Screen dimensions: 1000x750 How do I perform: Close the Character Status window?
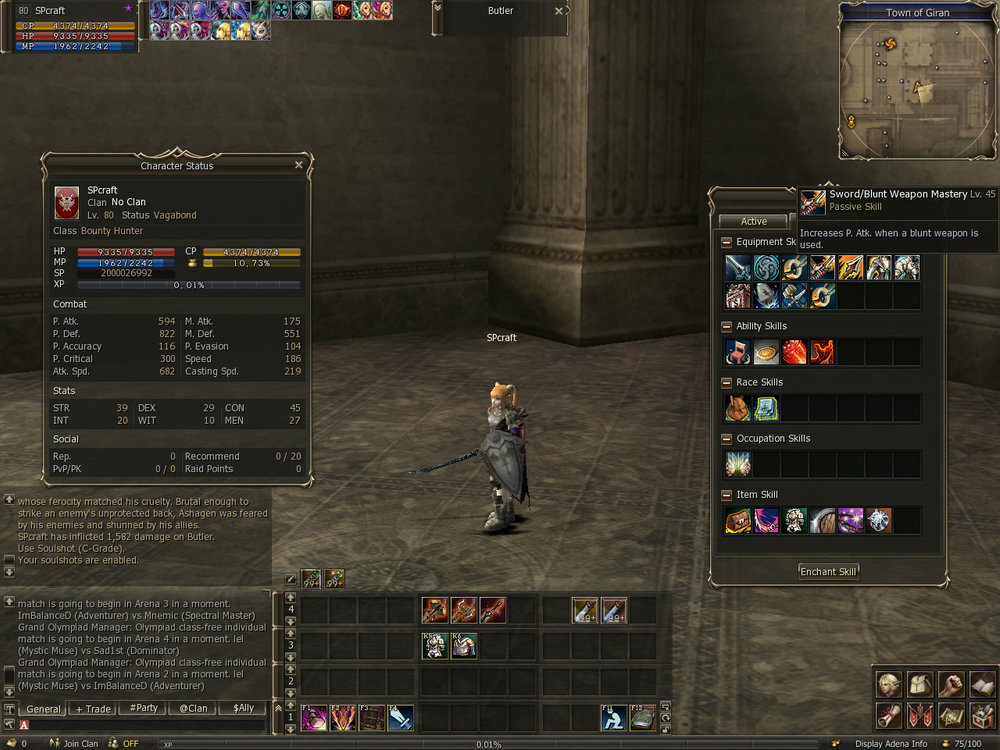pyautogui.click(x=298, y=165)
